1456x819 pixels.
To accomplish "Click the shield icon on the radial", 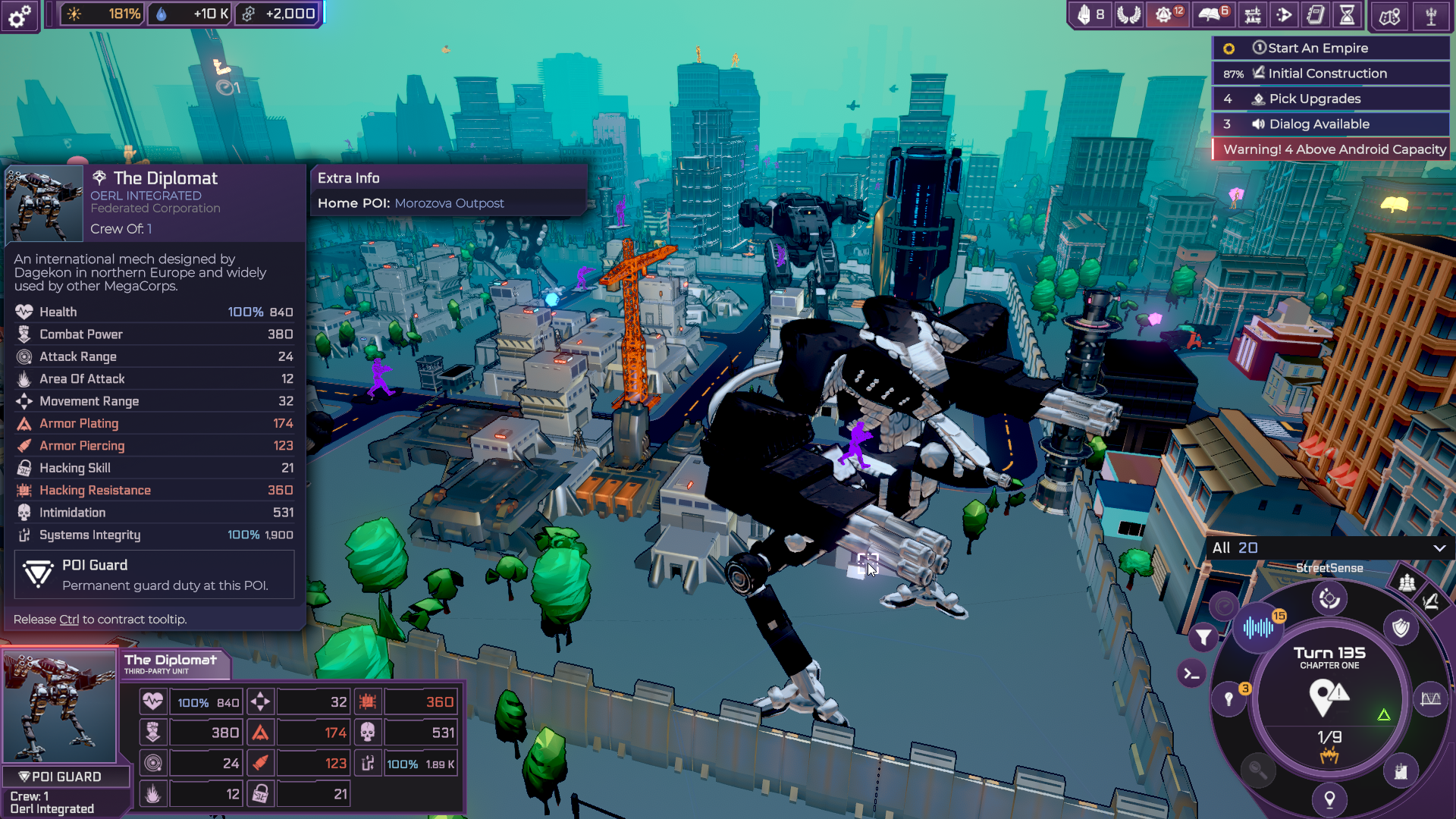I will pos(1400,628).
